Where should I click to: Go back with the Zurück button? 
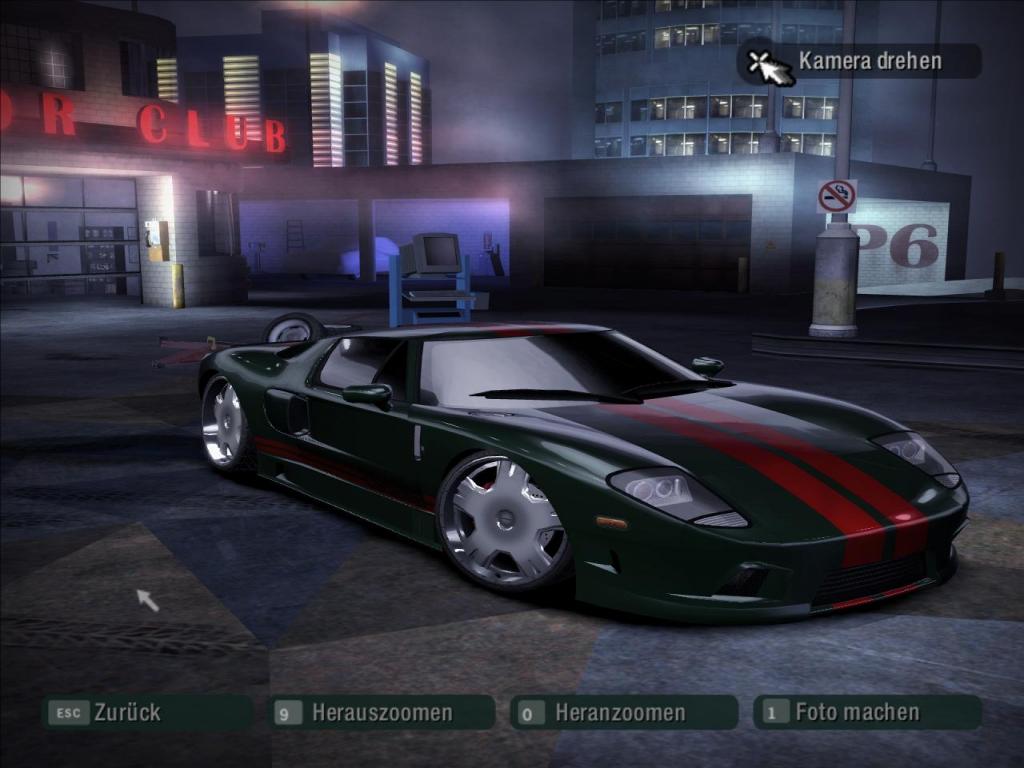point(145,713)
